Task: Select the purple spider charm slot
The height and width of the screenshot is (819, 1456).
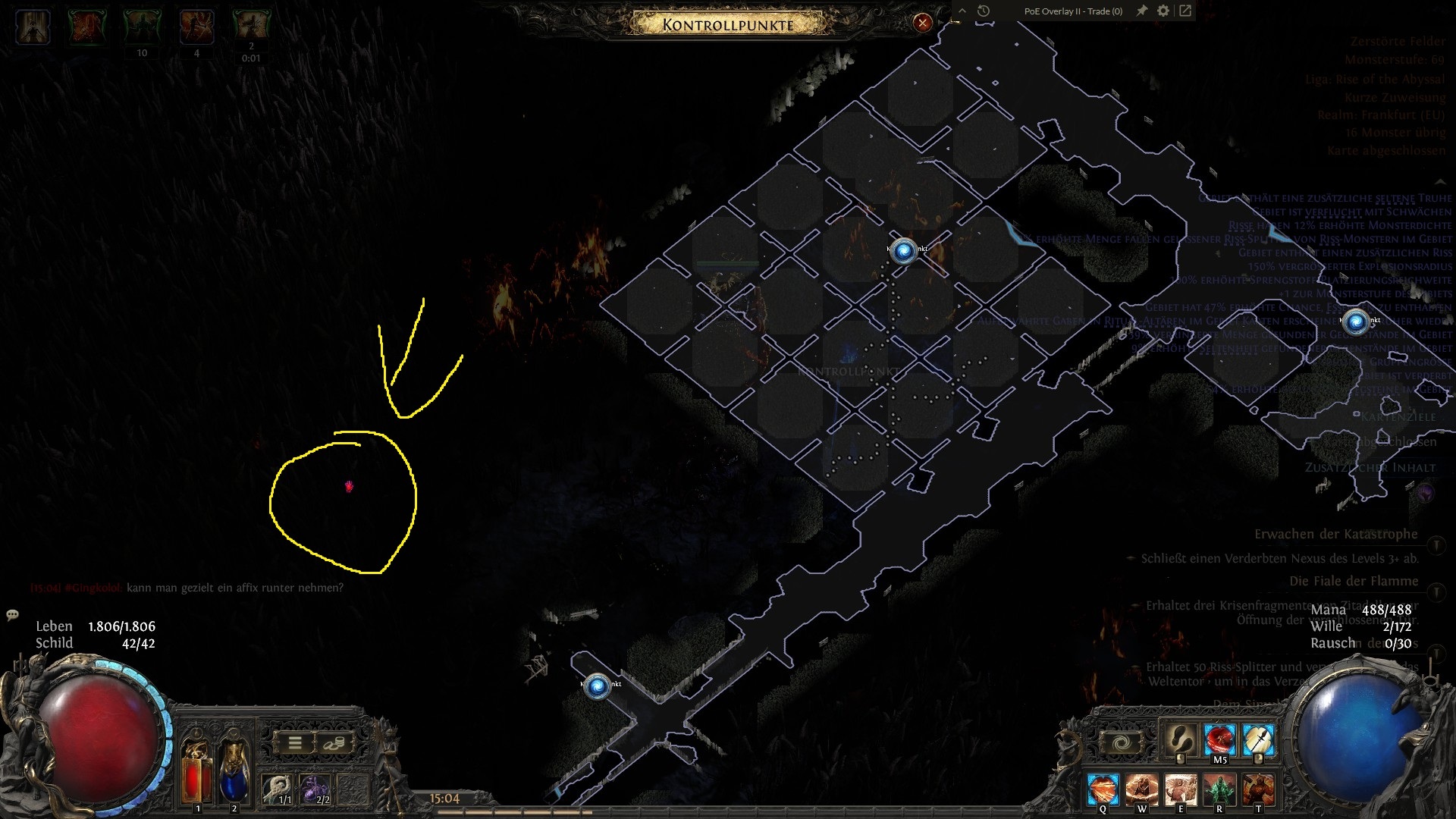Action: (x=315, y=789)
